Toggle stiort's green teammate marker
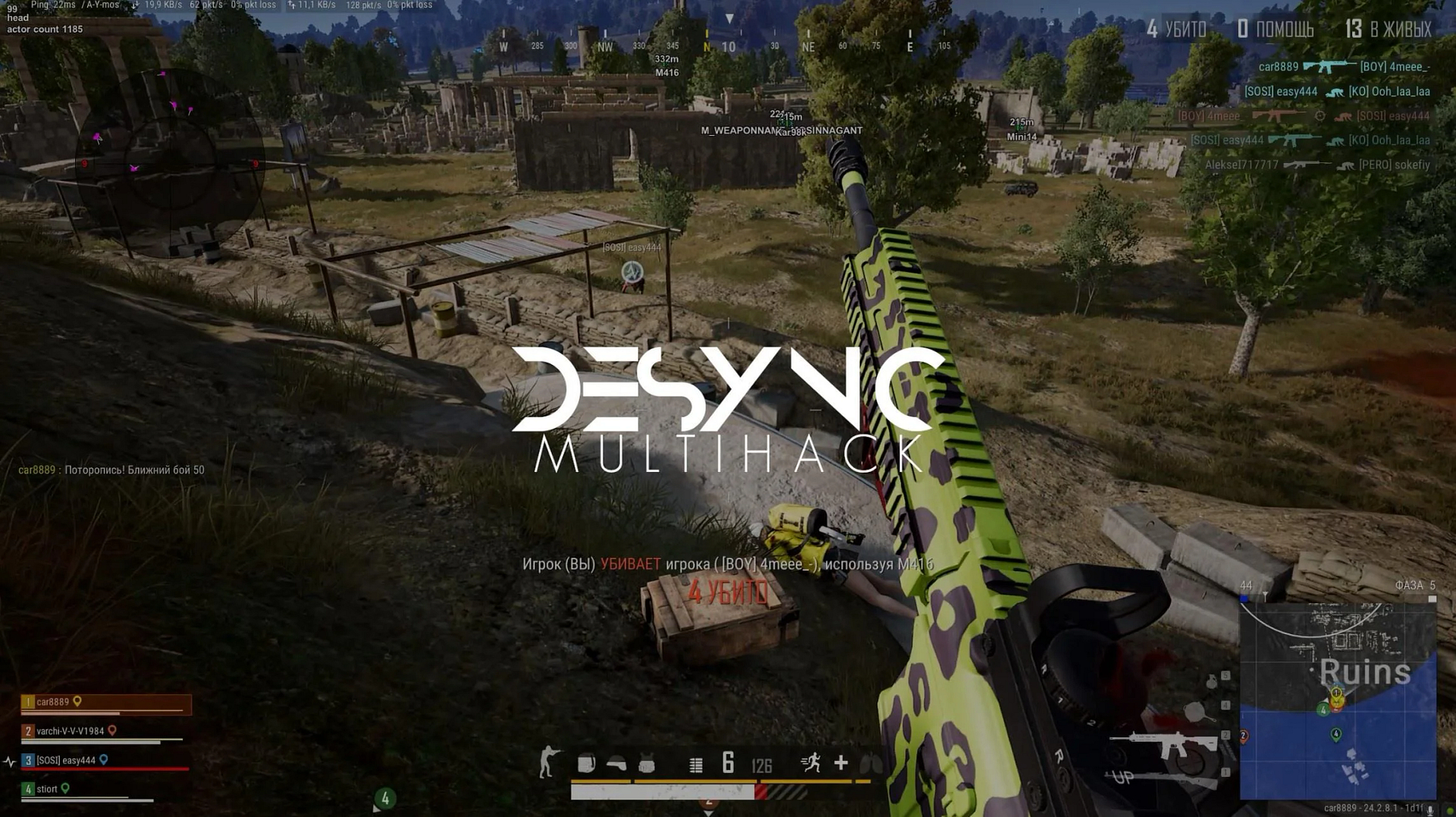The height and width of the screenshot is (817, 1456). coord(64,788)
